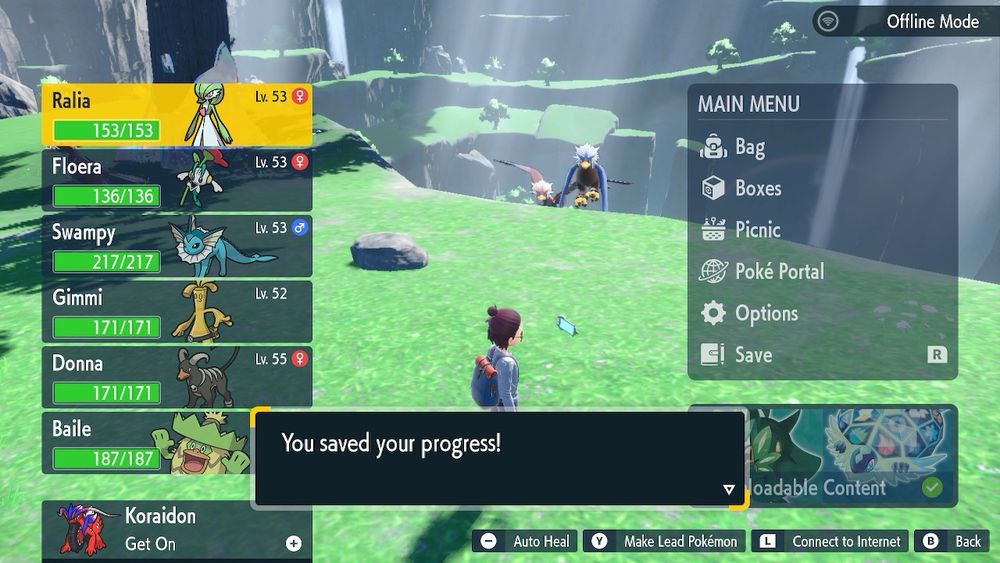Select the Koraidon Get On panel
The height and width of the screenshot is (563, 1000).
177,530
